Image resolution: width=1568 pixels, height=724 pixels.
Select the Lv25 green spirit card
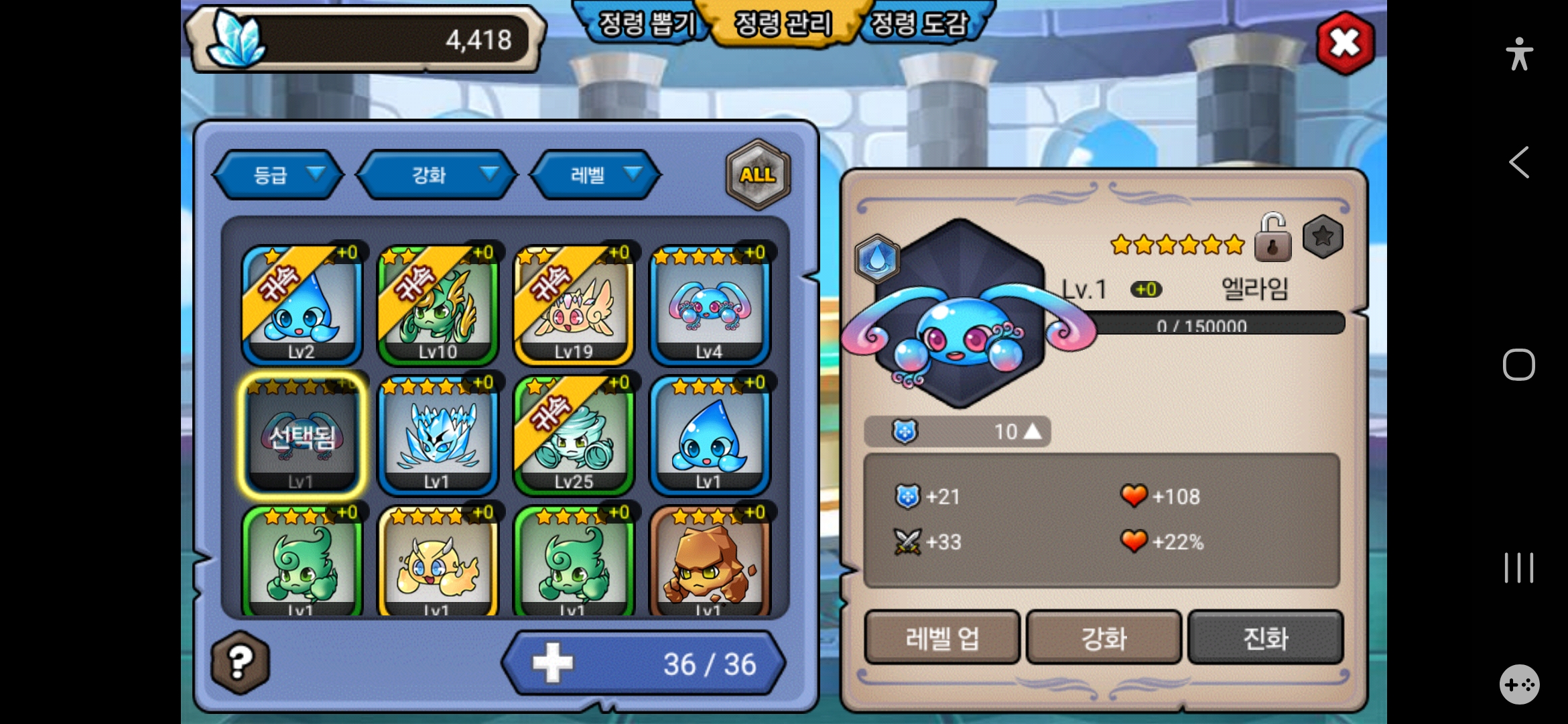(574, 435)
